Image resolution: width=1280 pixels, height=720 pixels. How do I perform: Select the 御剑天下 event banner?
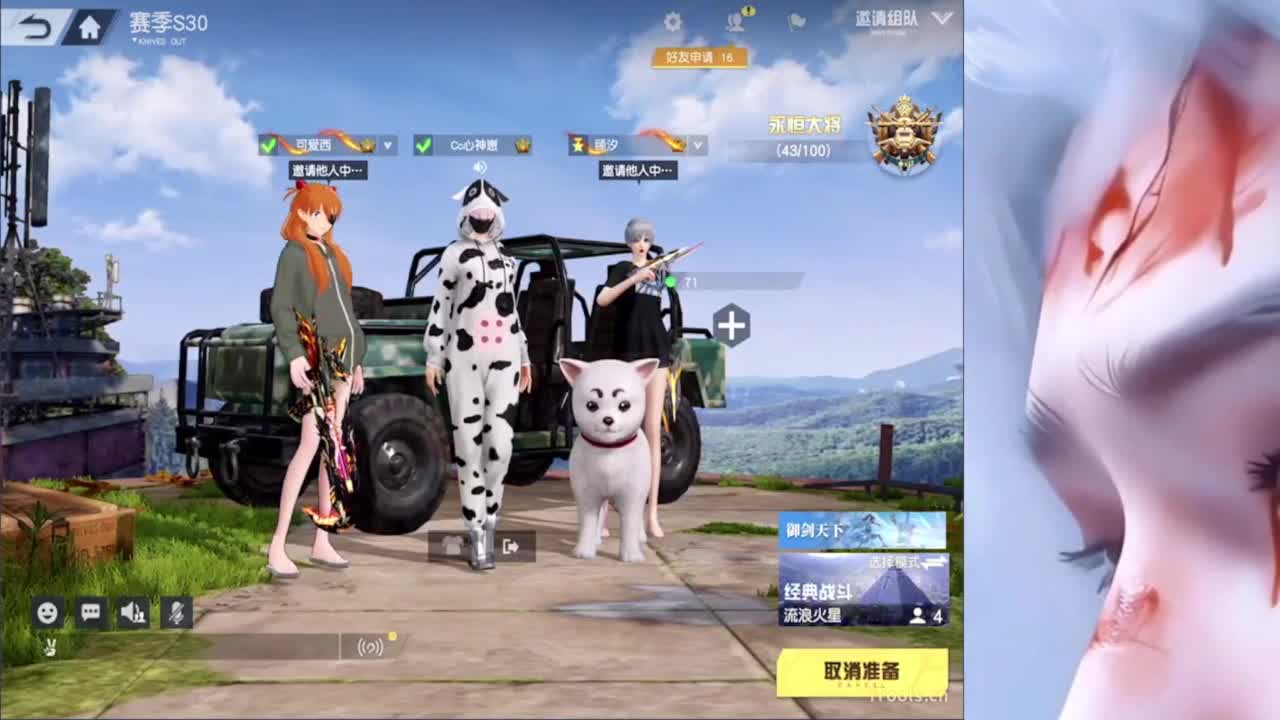(x=861, y=528)
